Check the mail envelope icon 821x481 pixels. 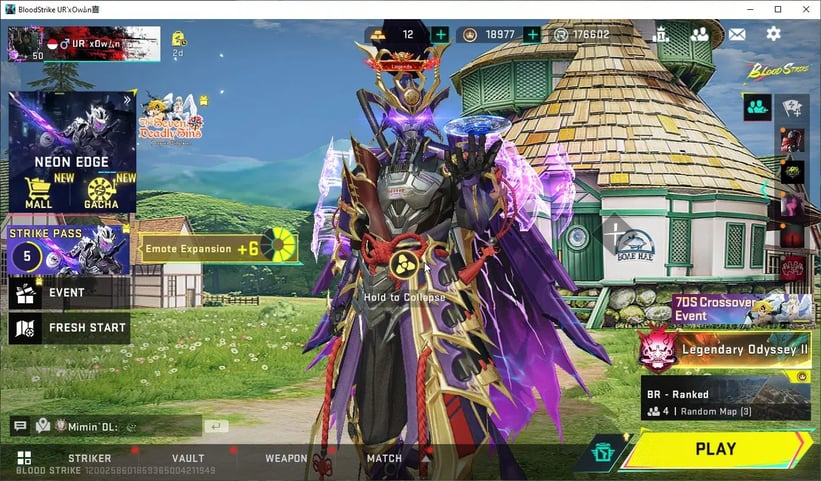point(737,34)
